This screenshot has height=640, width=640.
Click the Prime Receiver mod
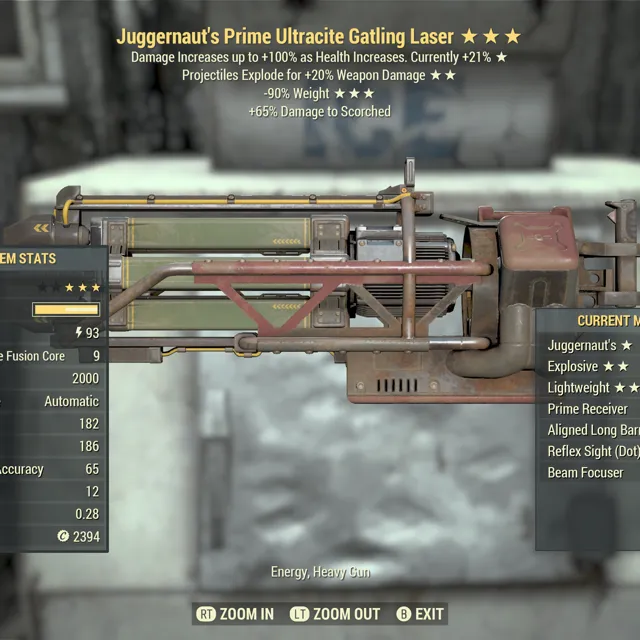(589, 408)
